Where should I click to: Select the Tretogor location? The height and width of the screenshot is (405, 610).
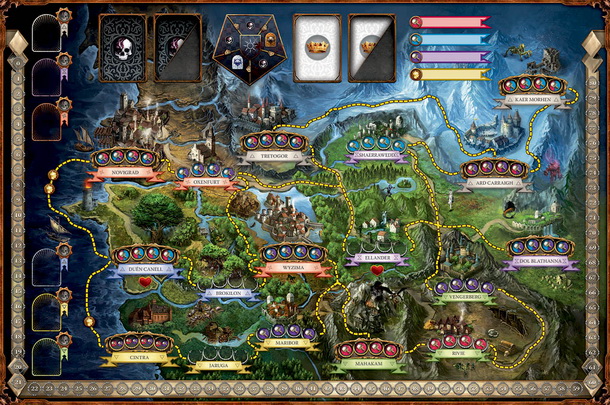[270, 155]
